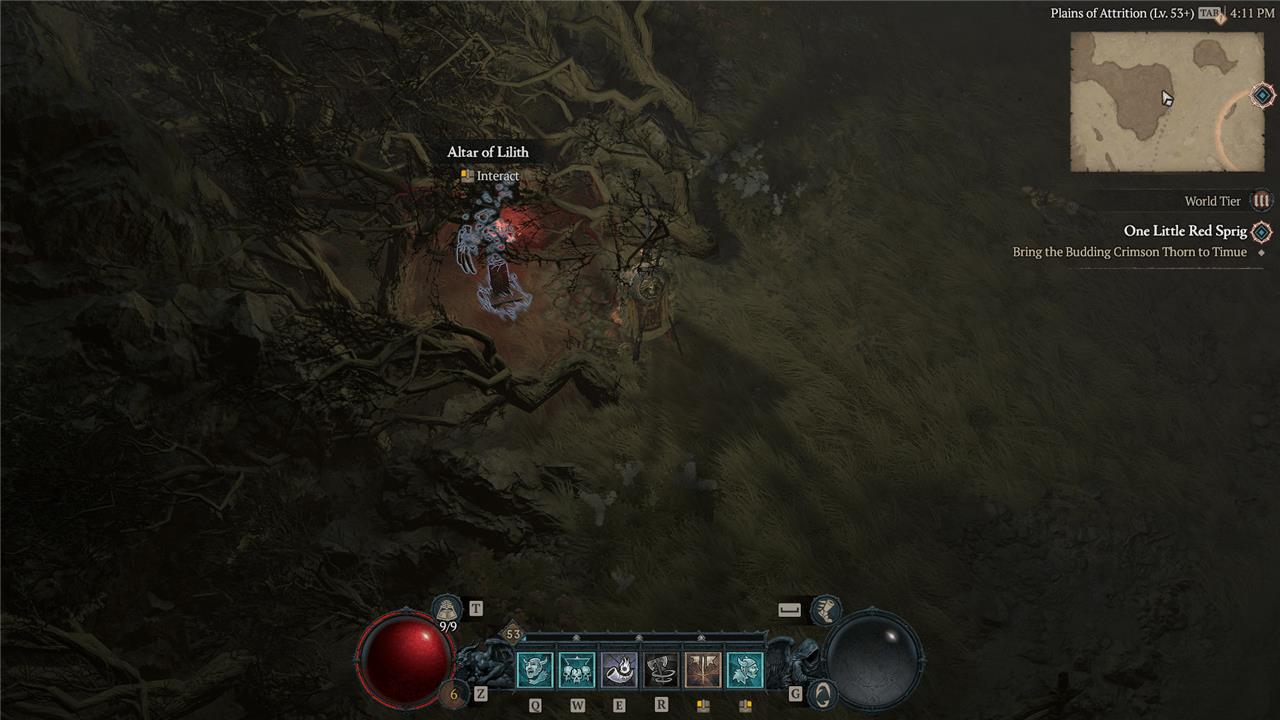Activate the flaming war horn skill

point(619,670)
